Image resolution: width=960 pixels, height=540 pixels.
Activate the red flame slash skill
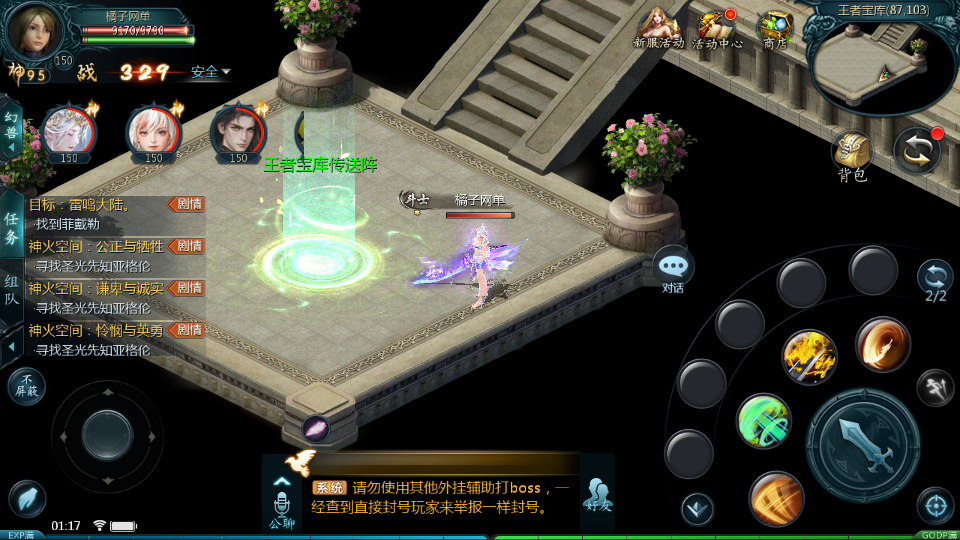coord(882,344)
